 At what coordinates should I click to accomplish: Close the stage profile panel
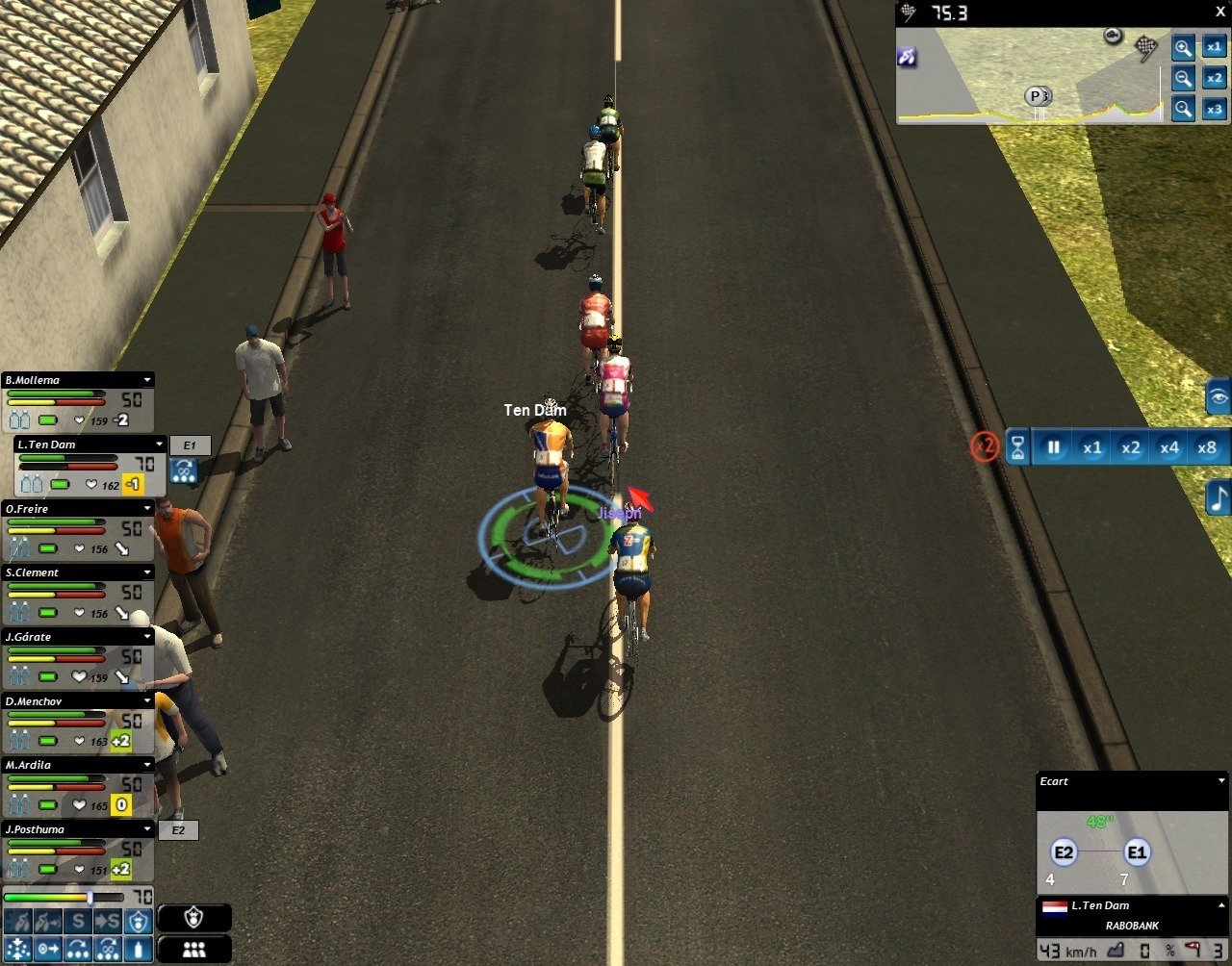click(x=1220, y=12)
